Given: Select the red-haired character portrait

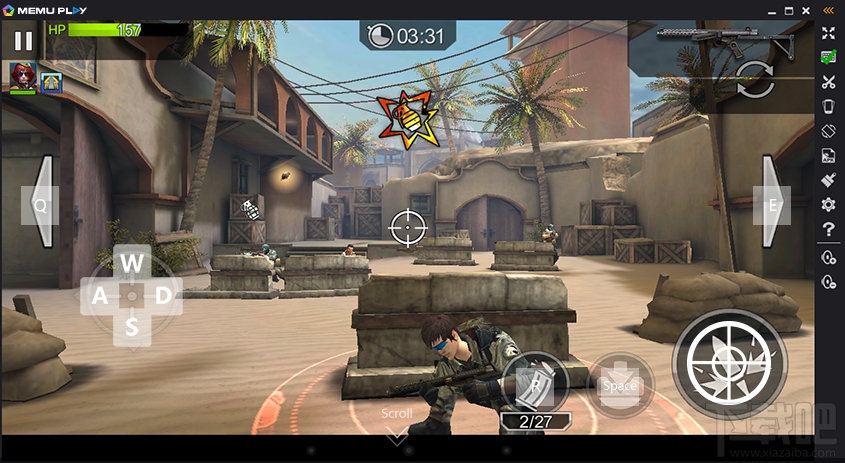Looking at the screenshot, I should pyautogui.click(x=21, y=77).
